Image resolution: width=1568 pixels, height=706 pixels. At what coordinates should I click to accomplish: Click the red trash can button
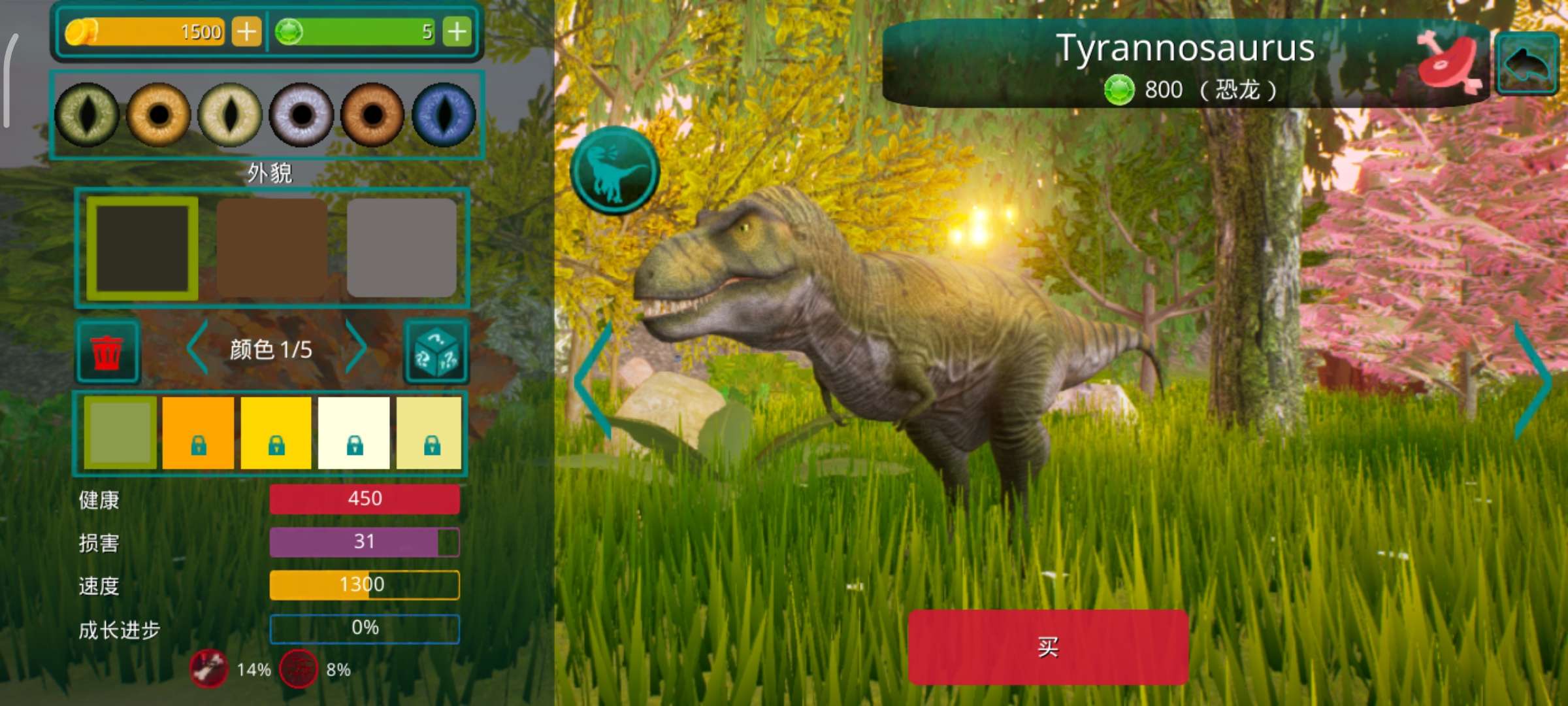(107, 351)
